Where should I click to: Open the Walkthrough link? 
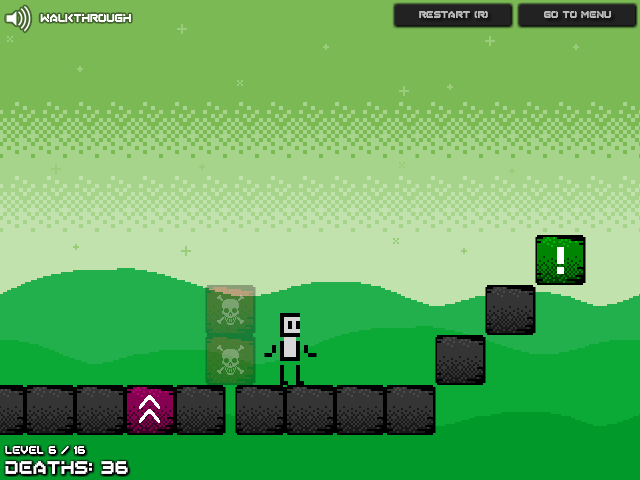pyautogui.click(x=86, y=18)
